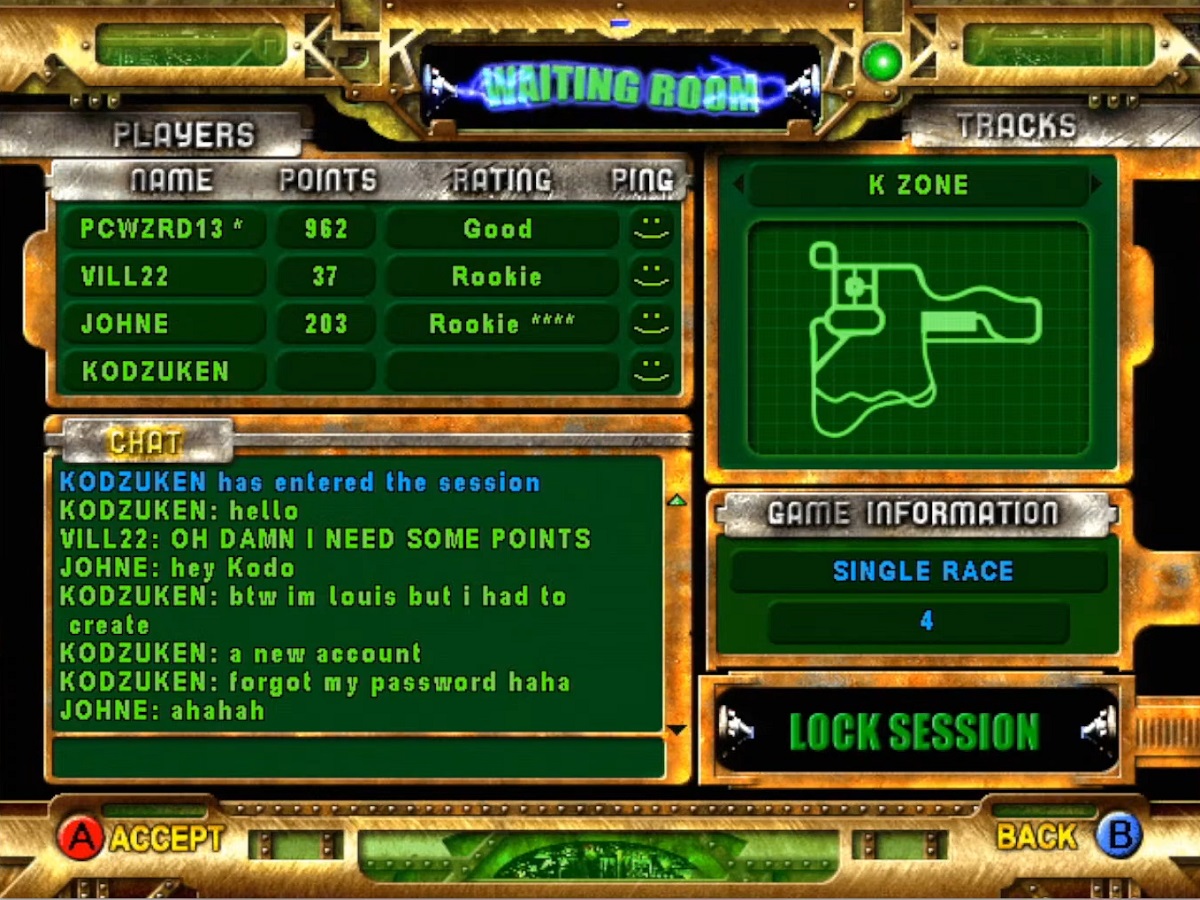Choose the previous track with left arrow
Screen dimensions: 1200x900
(x=739, y=184)
